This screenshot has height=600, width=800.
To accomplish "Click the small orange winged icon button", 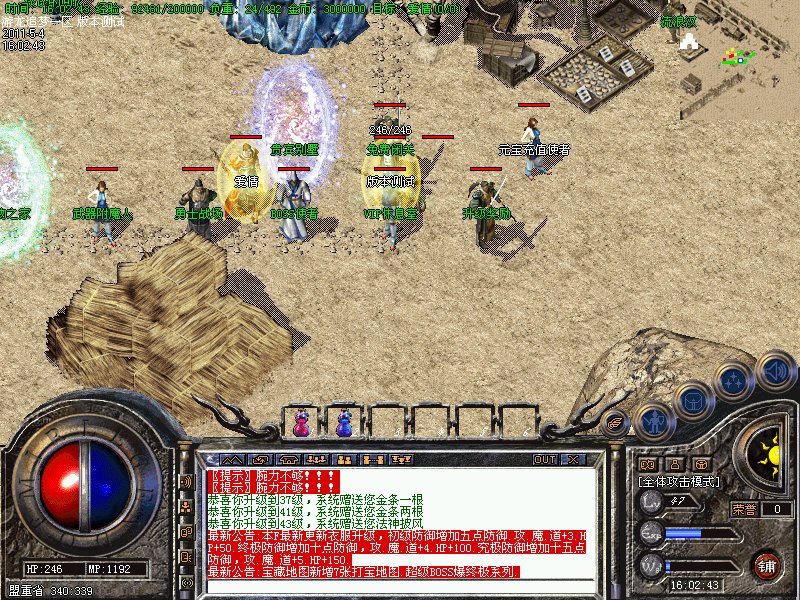I will coord(615,423).
